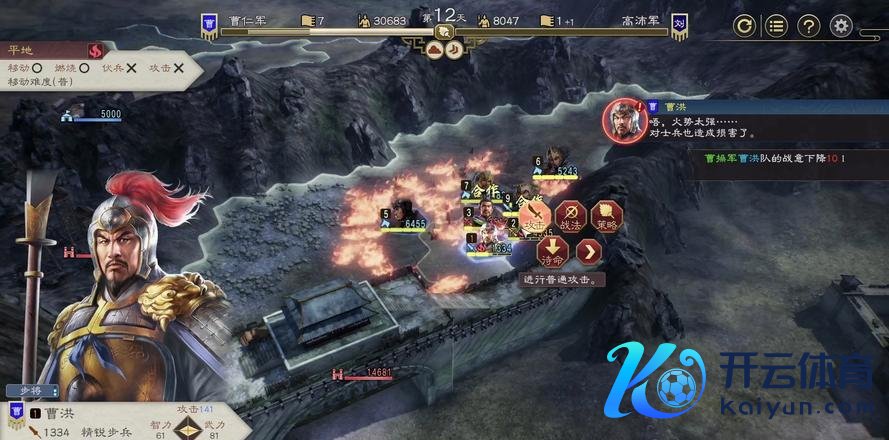Open the list menu icon
This screenshot has width=889, height=440.
tap(776, 26)
